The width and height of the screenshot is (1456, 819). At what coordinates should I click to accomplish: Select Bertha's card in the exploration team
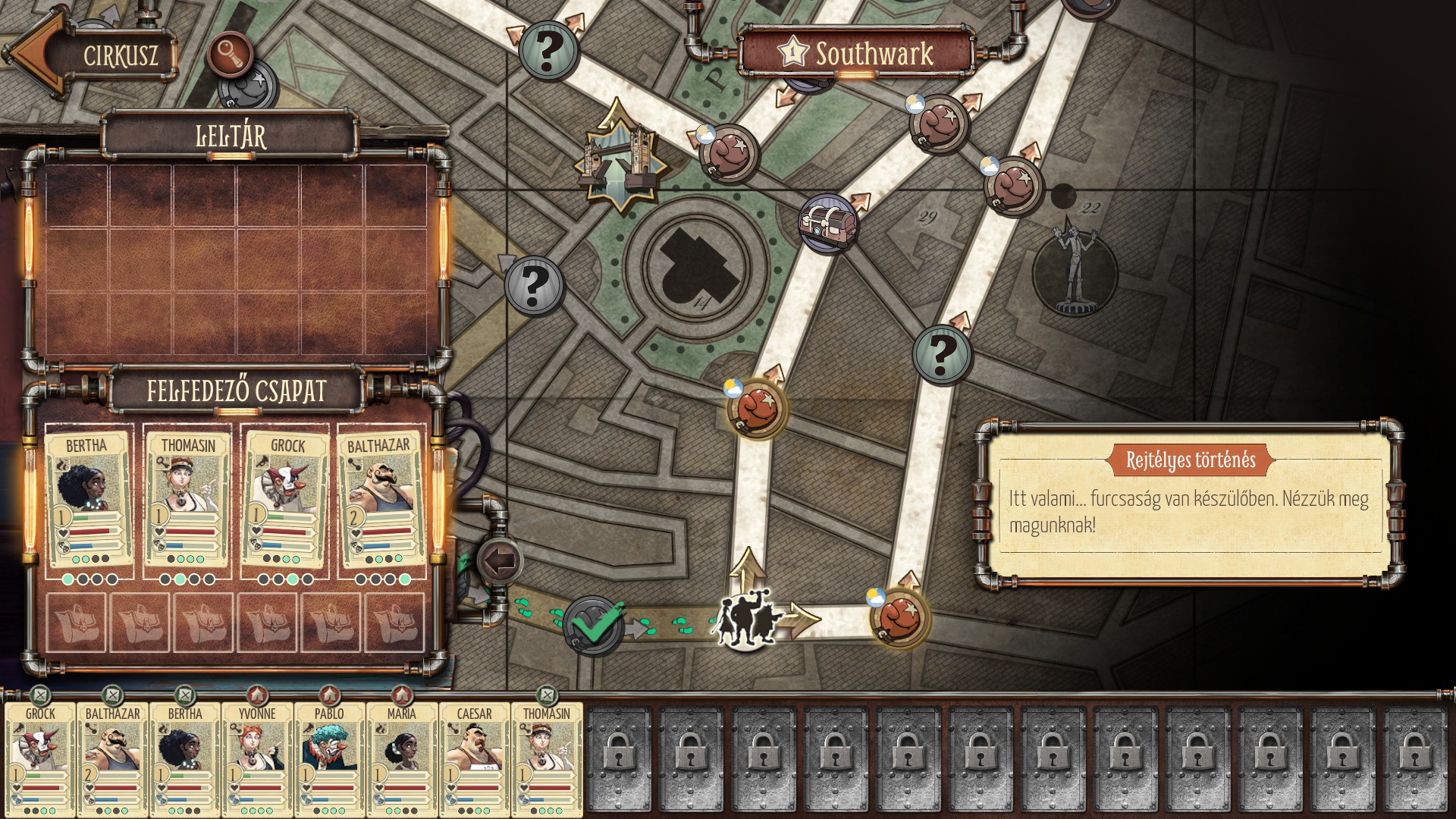click(x=86, y=500)
